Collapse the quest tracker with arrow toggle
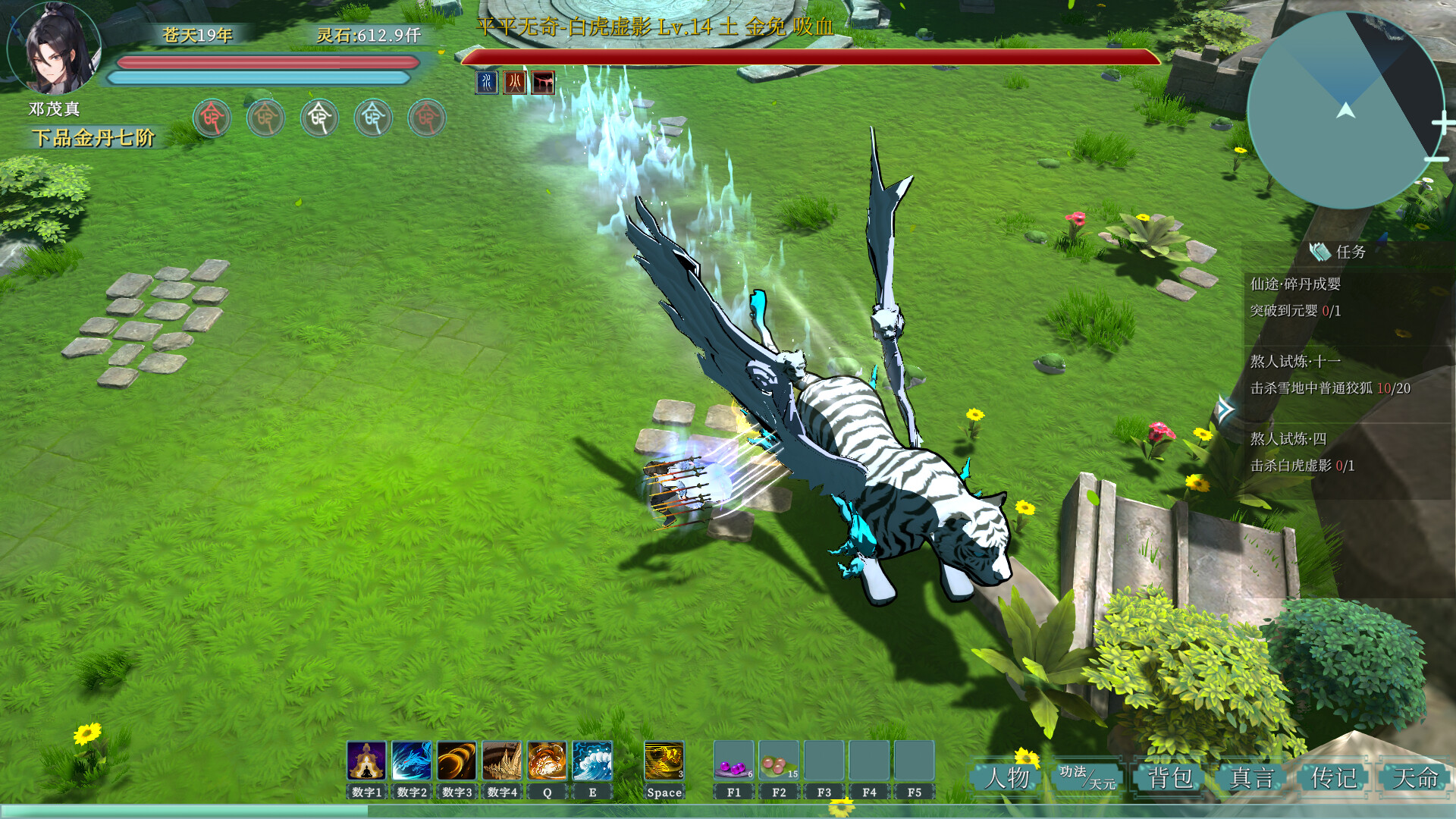Viewport: 1456px width, 819px height. (1224, 410)
